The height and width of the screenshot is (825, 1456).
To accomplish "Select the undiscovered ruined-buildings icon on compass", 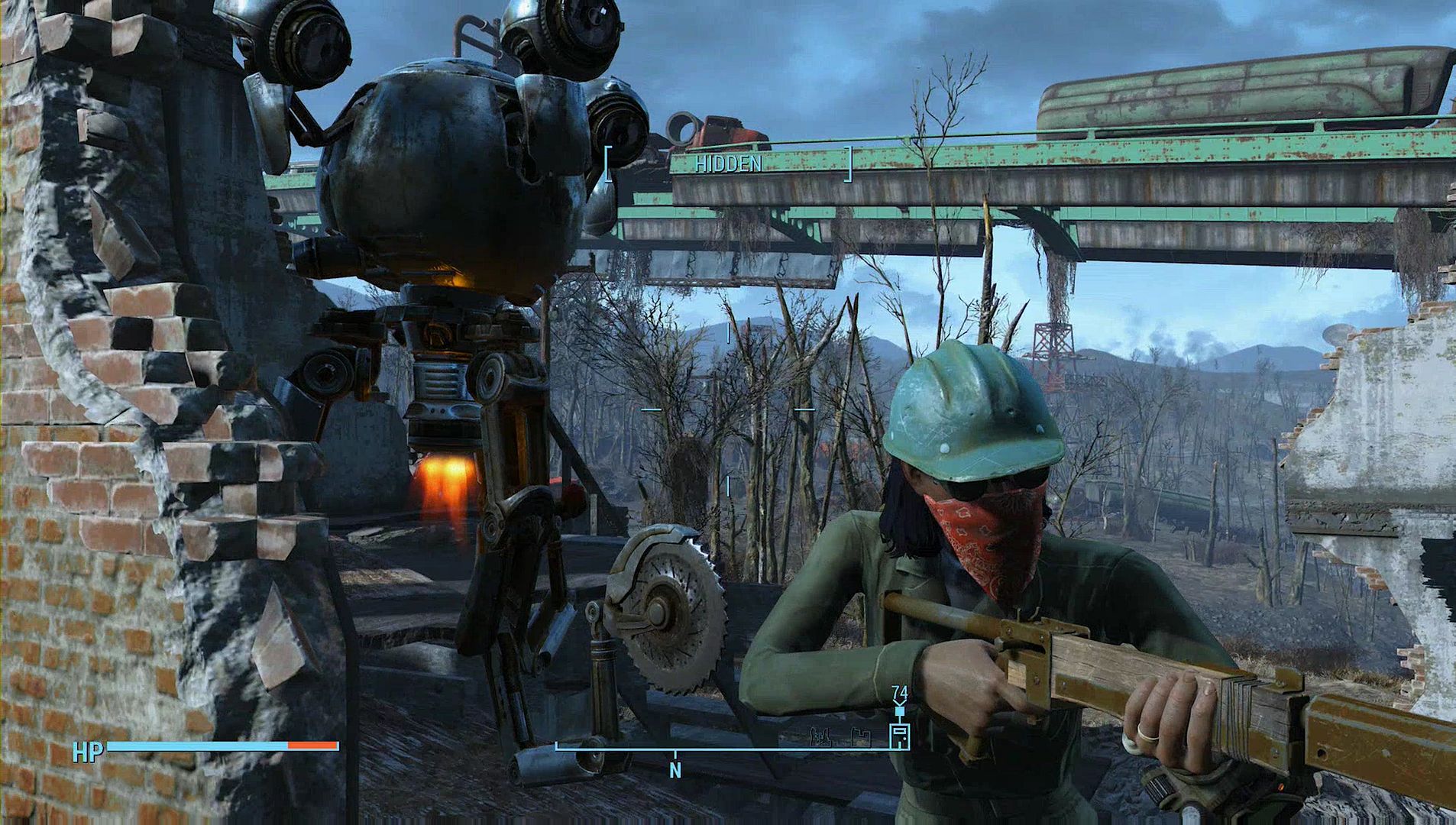I will tap(821, 738).
